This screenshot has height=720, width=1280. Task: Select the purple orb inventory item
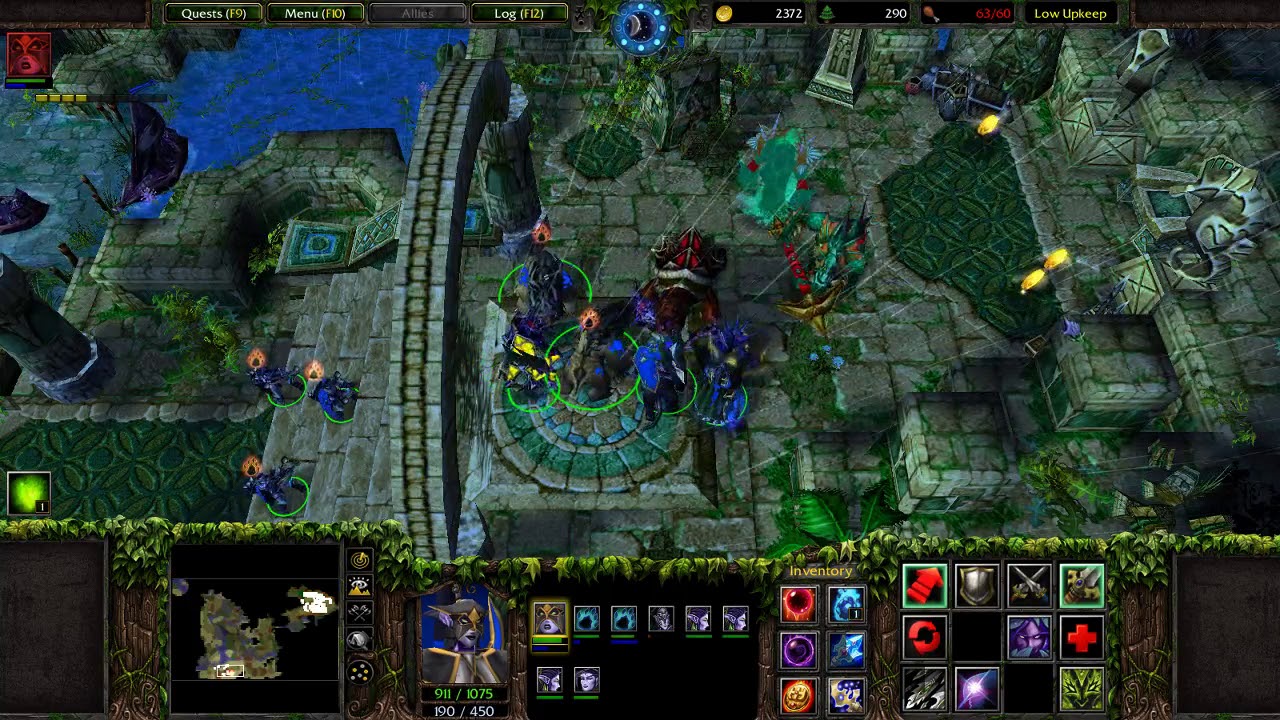click(x=798, y=650)
